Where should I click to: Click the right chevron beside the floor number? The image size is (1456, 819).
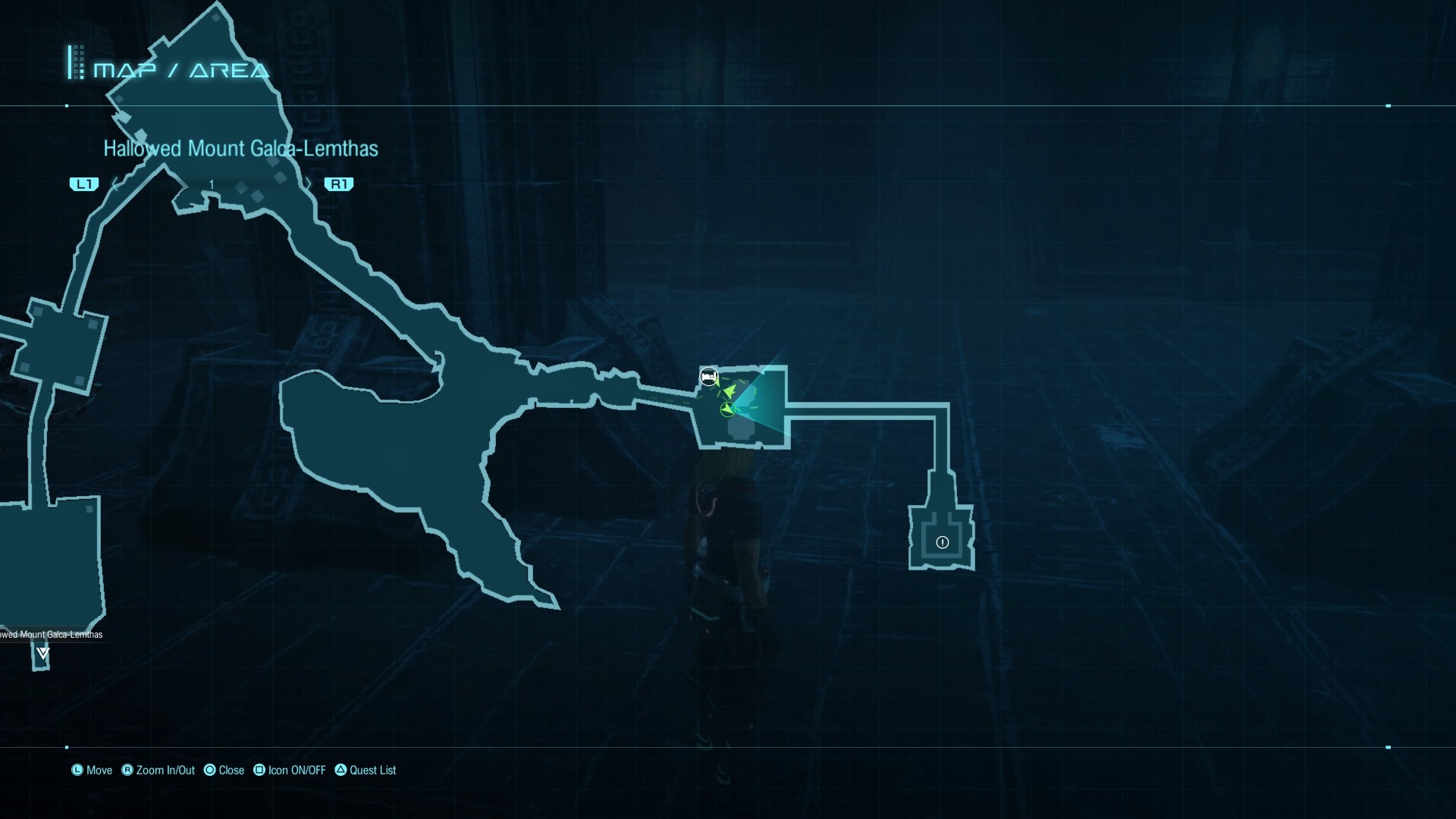click(x=309, y=184)
